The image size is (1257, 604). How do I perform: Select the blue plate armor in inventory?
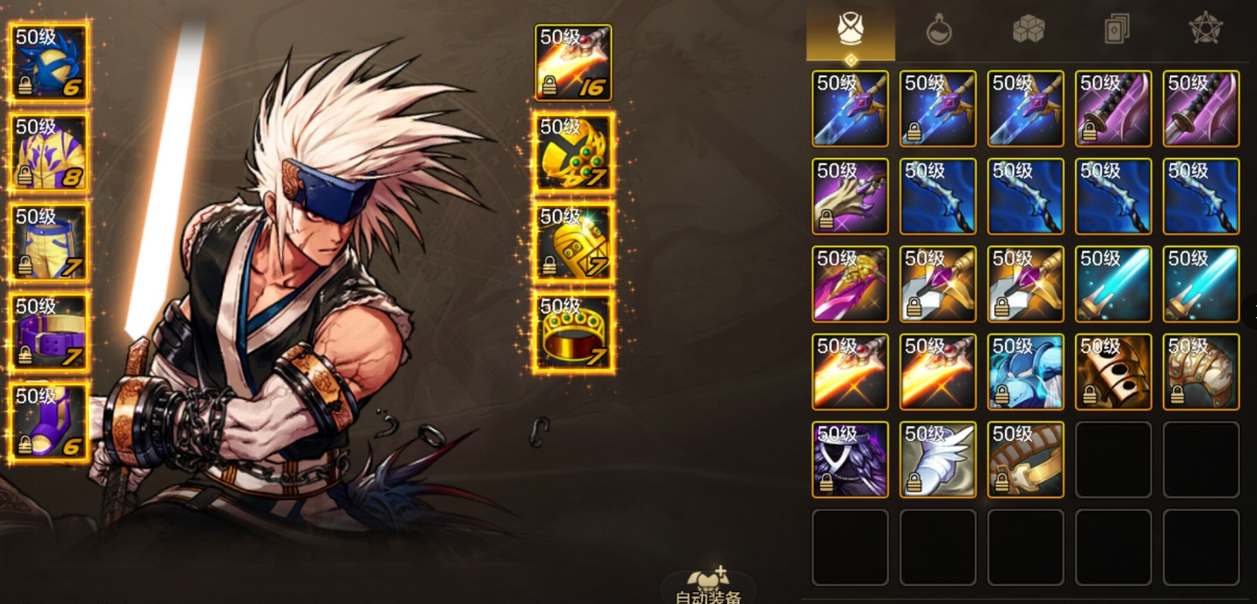(x=1026, y=372)
